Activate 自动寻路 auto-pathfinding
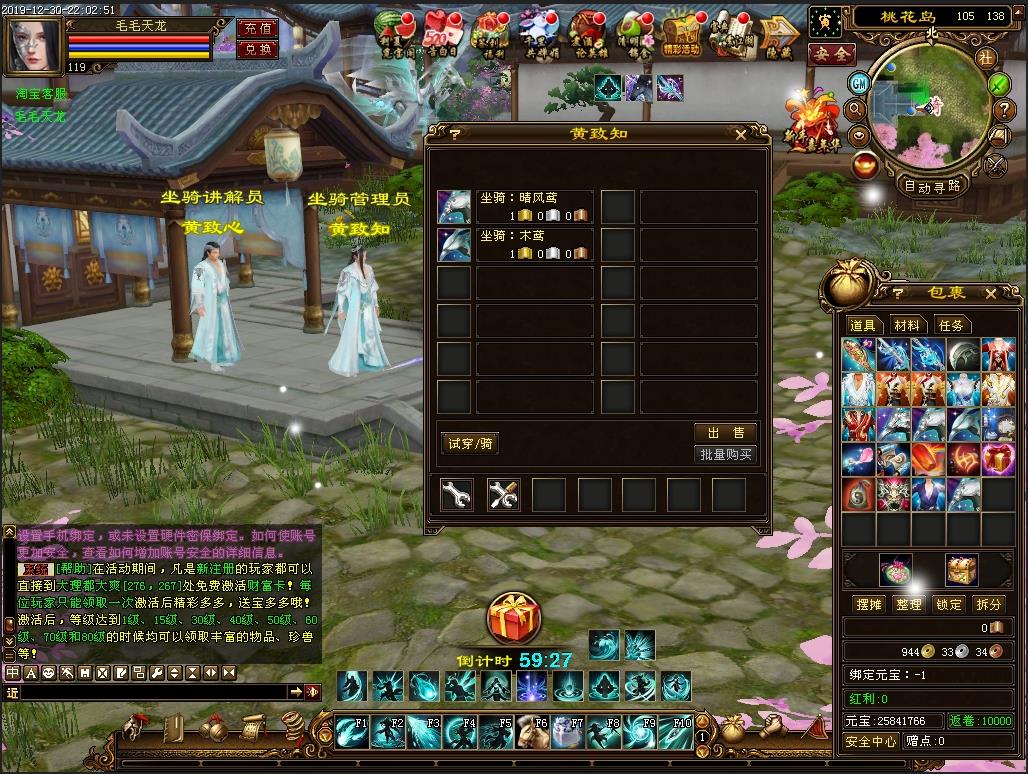Image resolution: width=1028 pixels, height=774 pixels. pos(932,185)
